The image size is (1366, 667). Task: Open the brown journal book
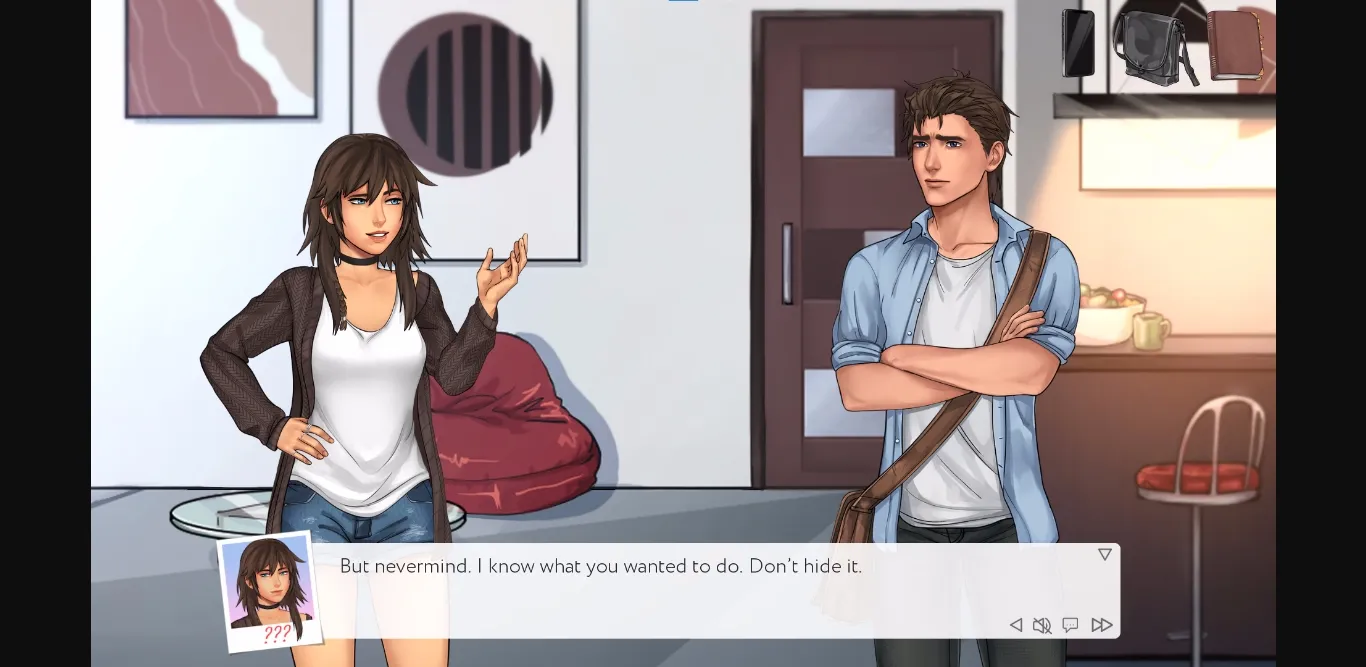[x=1234, y=45]
